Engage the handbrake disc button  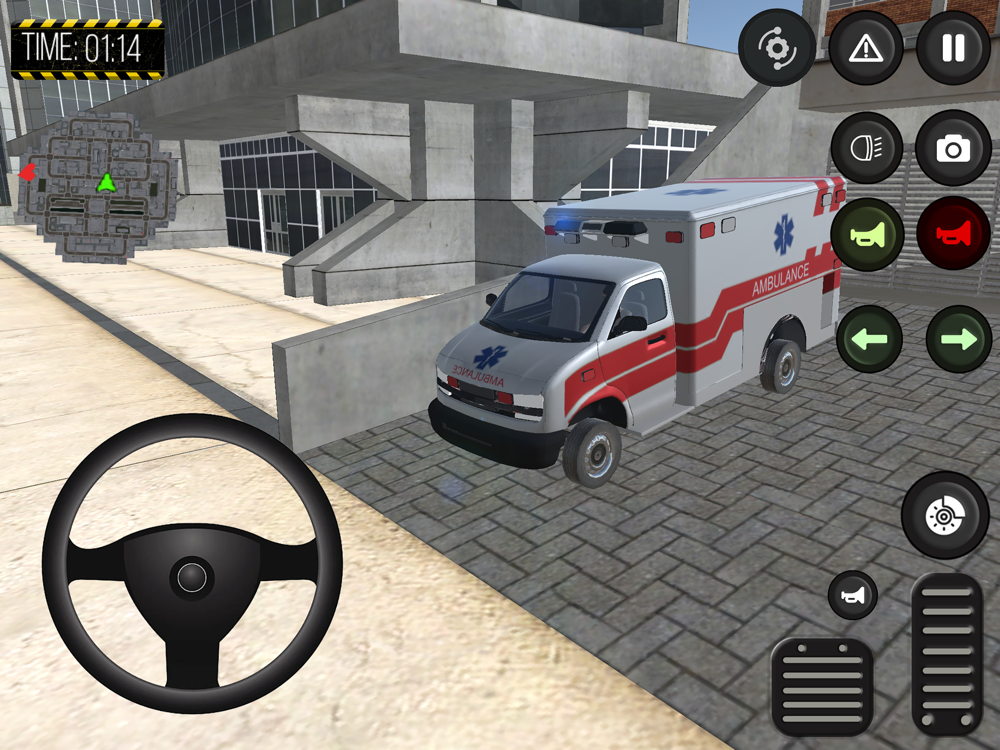[945, 515]
